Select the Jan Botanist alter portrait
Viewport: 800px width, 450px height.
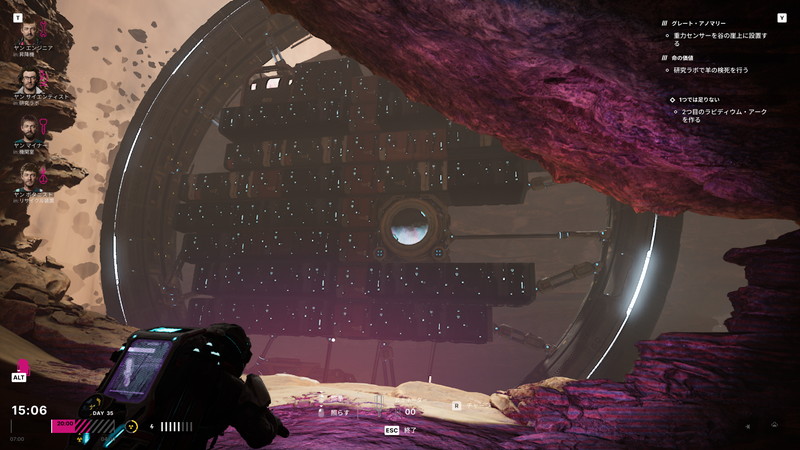tap(27, 176)
